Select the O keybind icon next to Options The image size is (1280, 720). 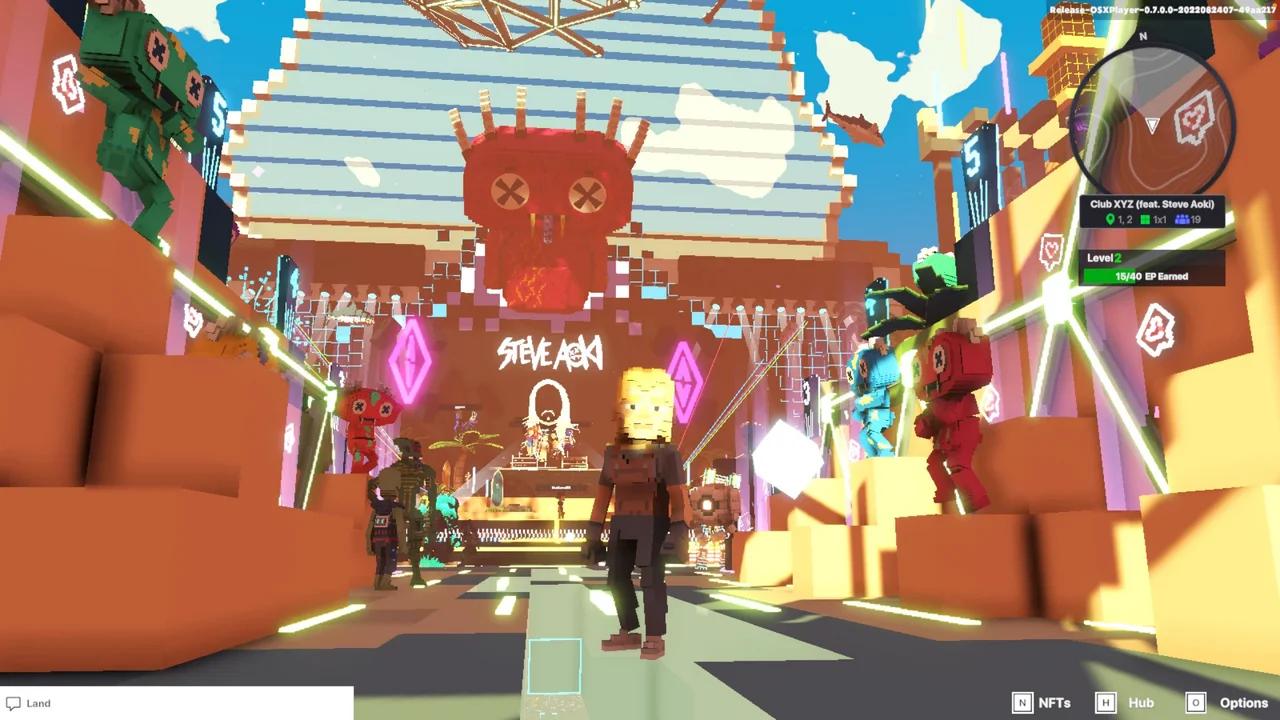1195,703
